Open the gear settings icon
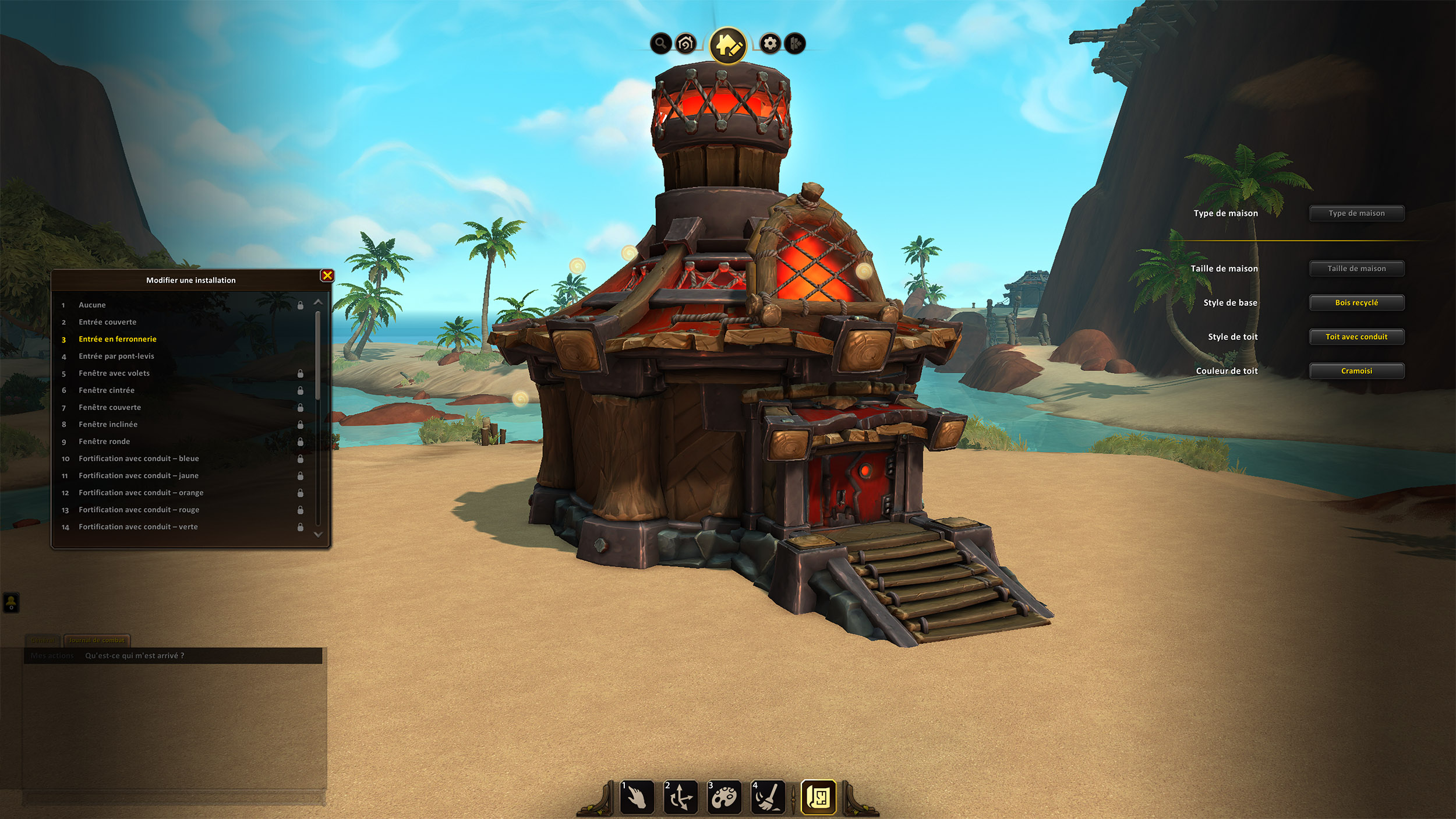The image size is (1456, 819). coord(770,43)
